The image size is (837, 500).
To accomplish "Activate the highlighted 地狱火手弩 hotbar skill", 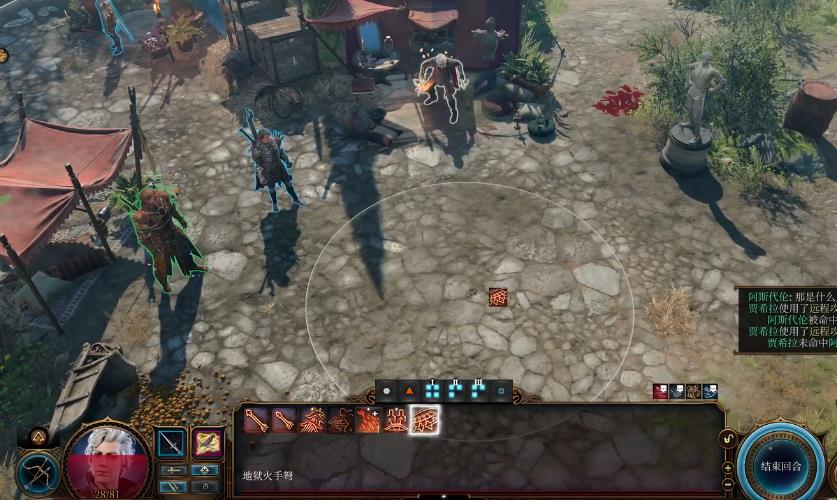I will click(x=425, y=421).
